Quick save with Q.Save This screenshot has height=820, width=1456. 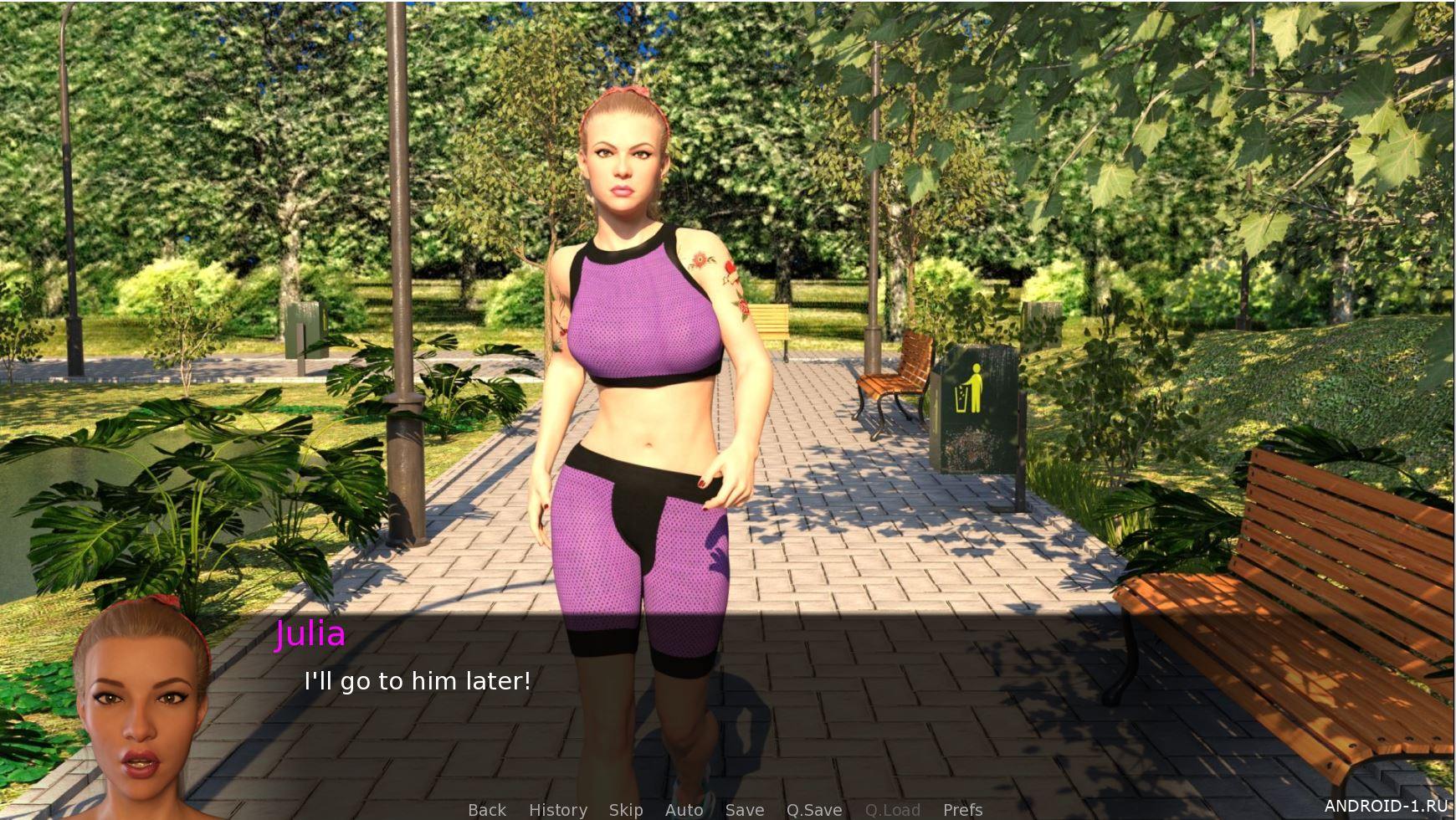(813, 809)
